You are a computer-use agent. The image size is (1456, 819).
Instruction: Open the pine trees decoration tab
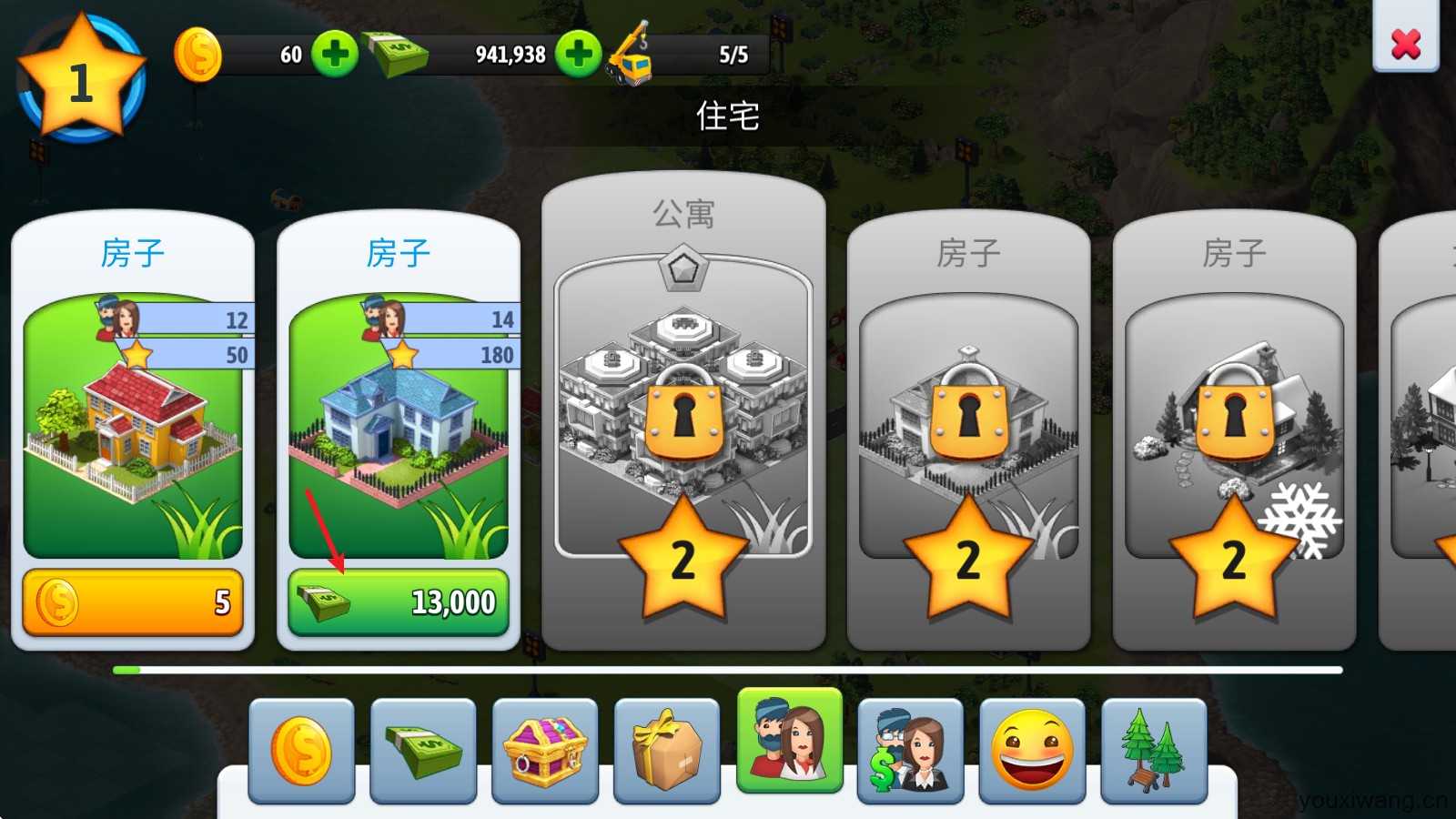1154,751
